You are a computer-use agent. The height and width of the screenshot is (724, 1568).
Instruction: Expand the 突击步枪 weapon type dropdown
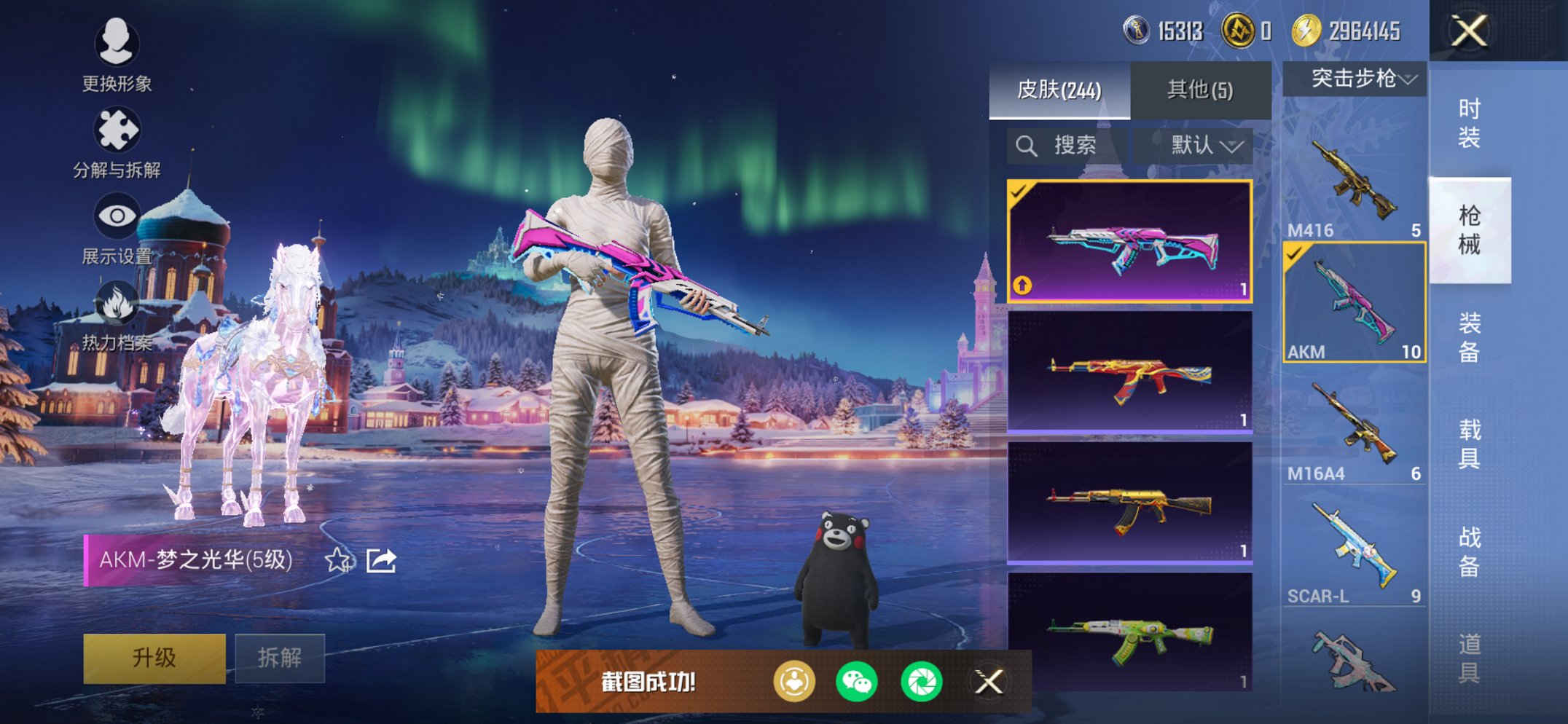(1355, 79)
